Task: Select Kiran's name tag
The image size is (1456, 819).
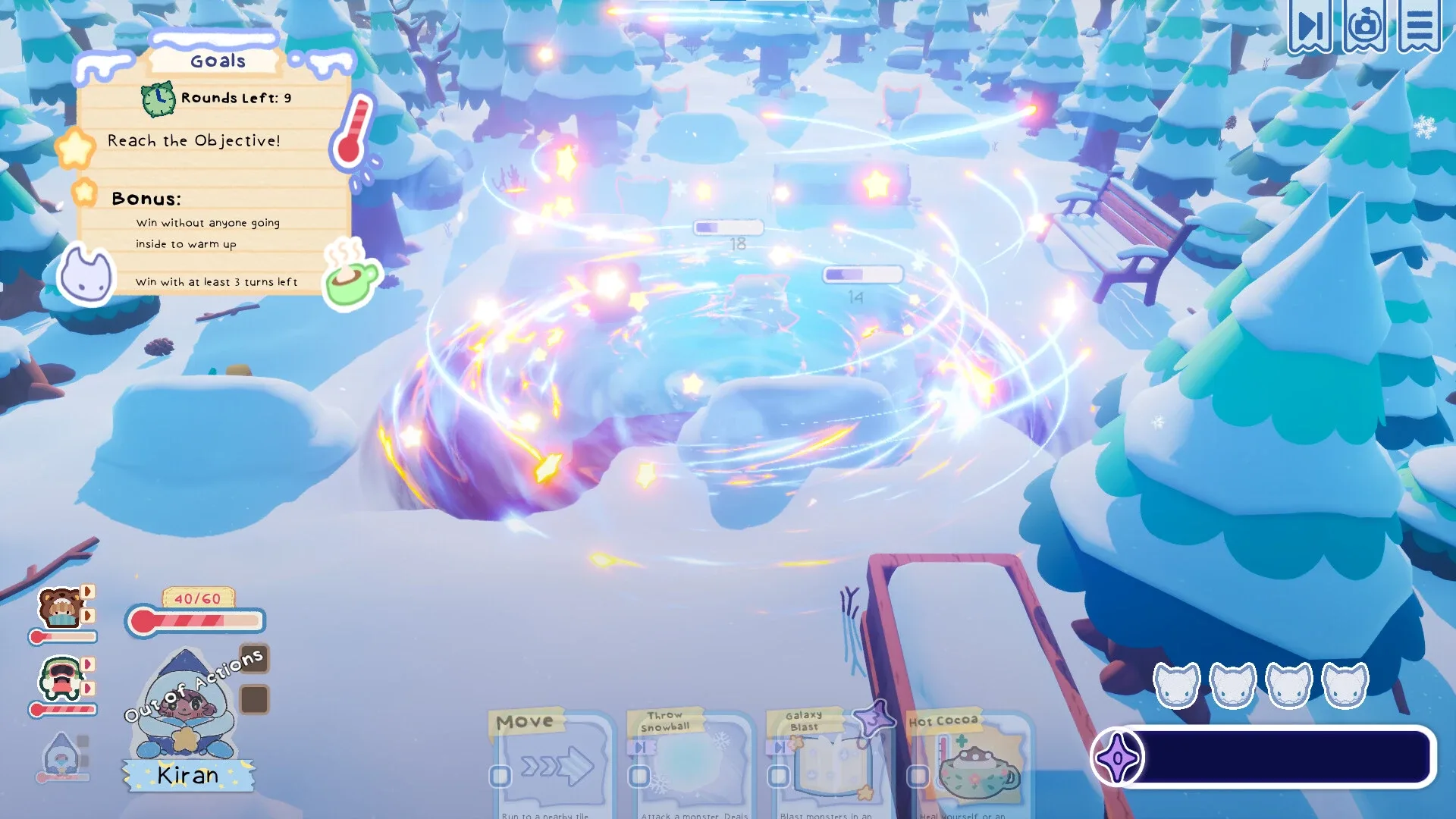Action: pos(187,776)
